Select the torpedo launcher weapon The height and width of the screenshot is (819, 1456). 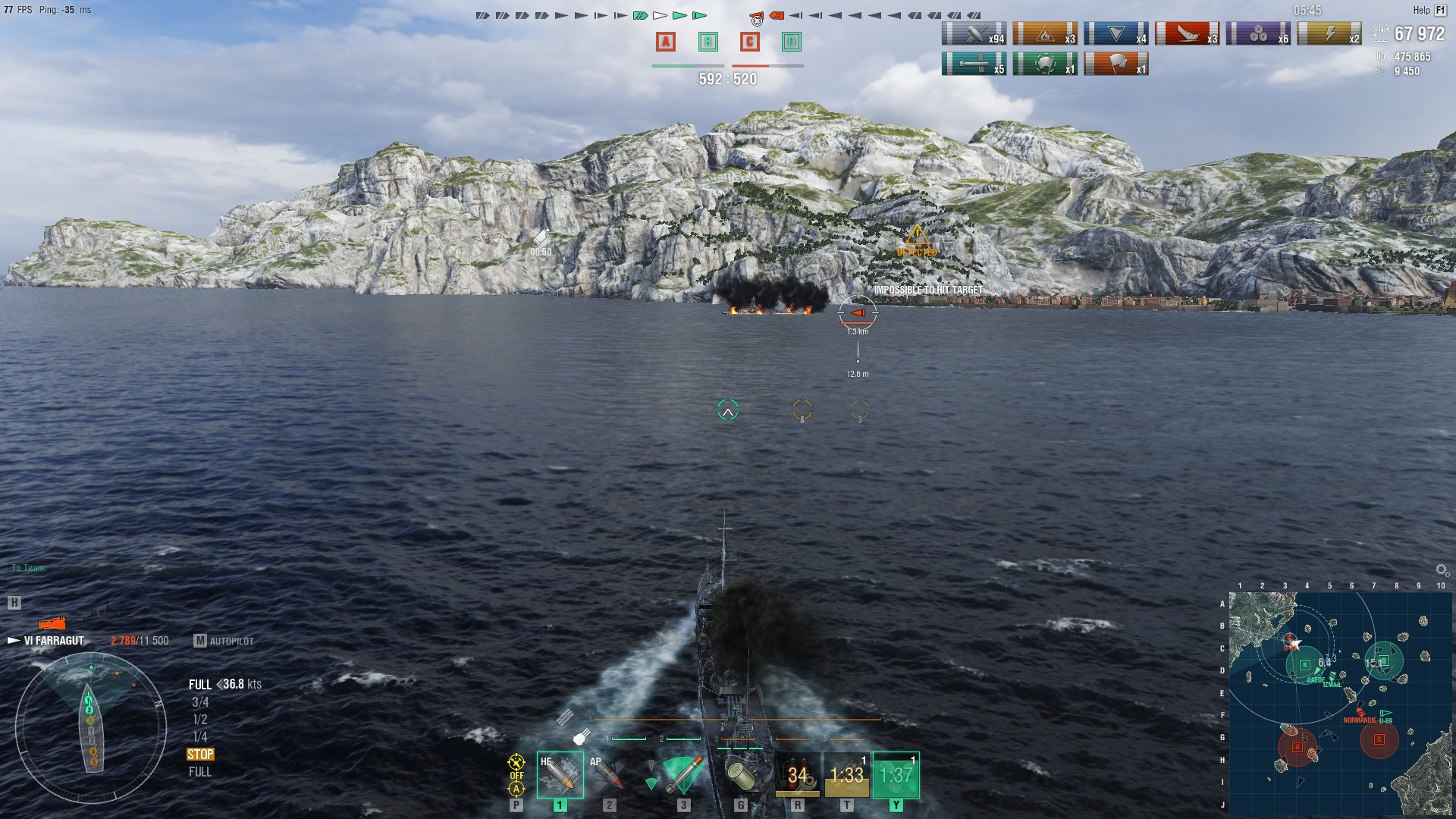click(x=682, y=774)
